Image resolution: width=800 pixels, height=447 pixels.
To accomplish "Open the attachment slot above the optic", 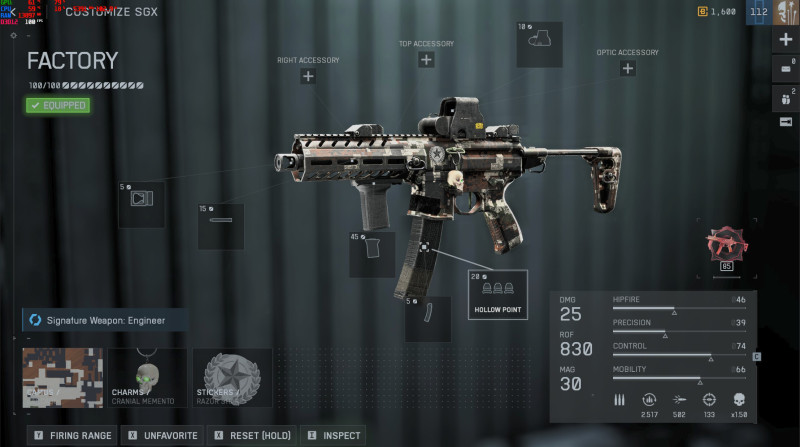I will (539, 45).
